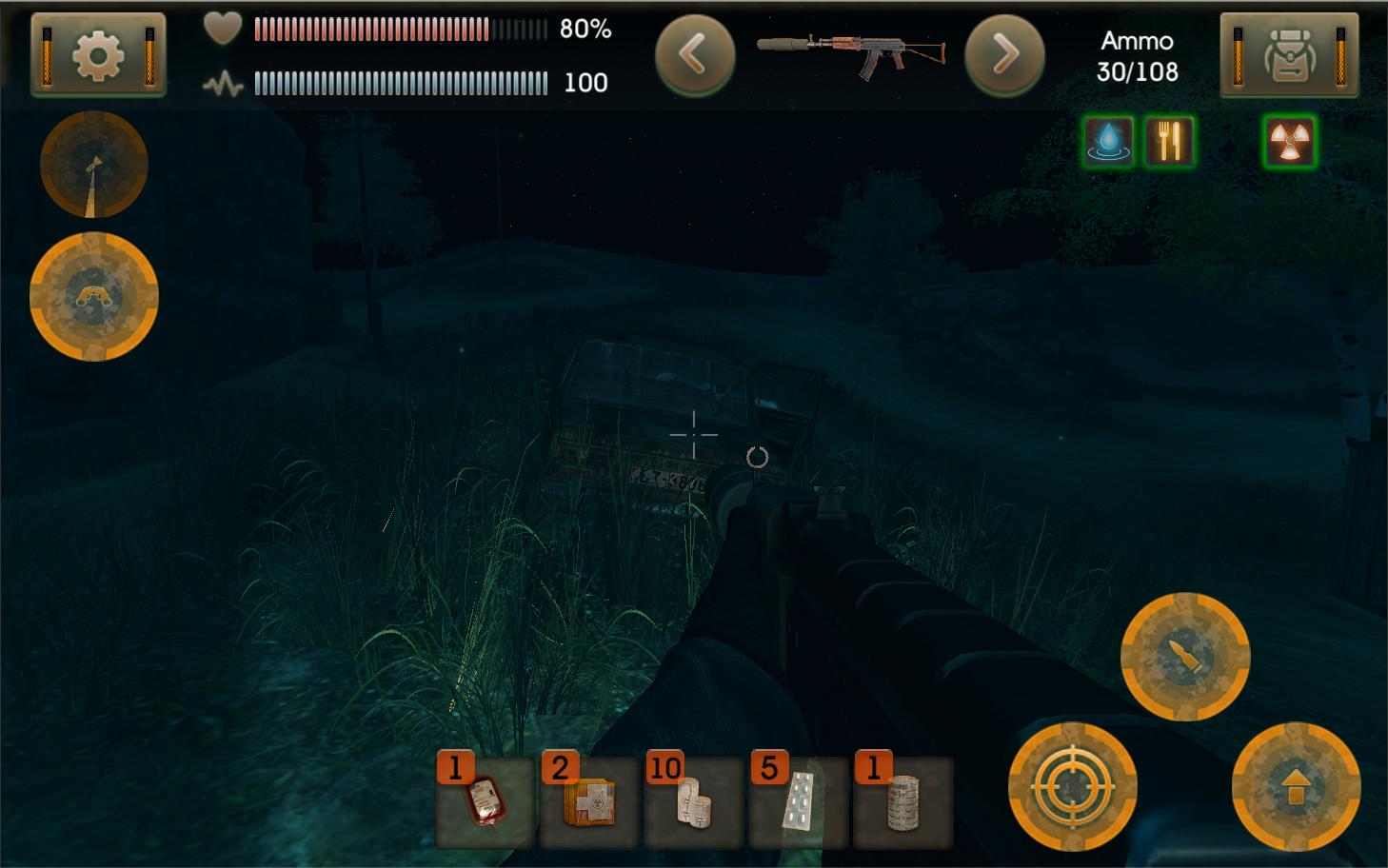The height and width of the screenshot is (868, 1388).
Task: Tap the glowing radiation hazard indicator
Action: pyautogui.click(x=1288, y=141)
